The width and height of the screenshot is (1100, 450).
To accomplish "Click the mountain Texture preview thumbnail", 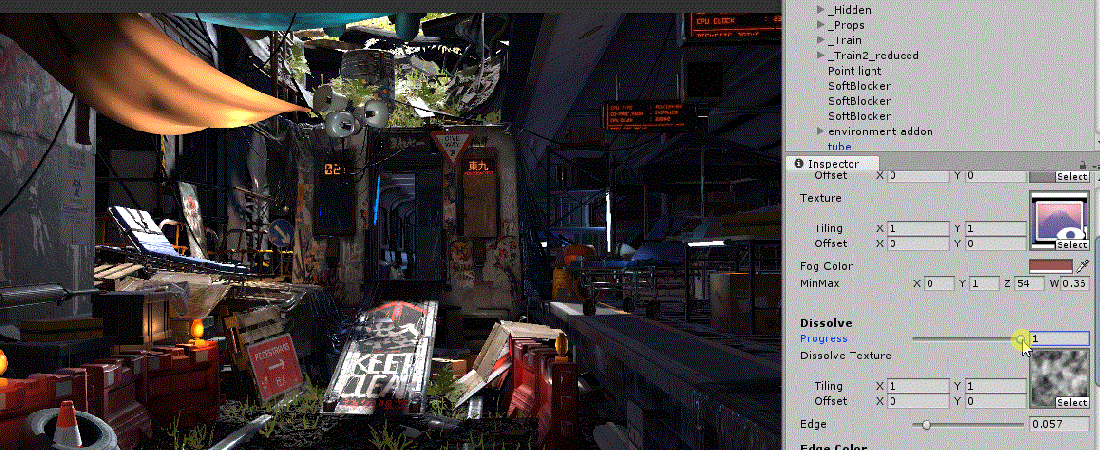I will (1059, 216).
